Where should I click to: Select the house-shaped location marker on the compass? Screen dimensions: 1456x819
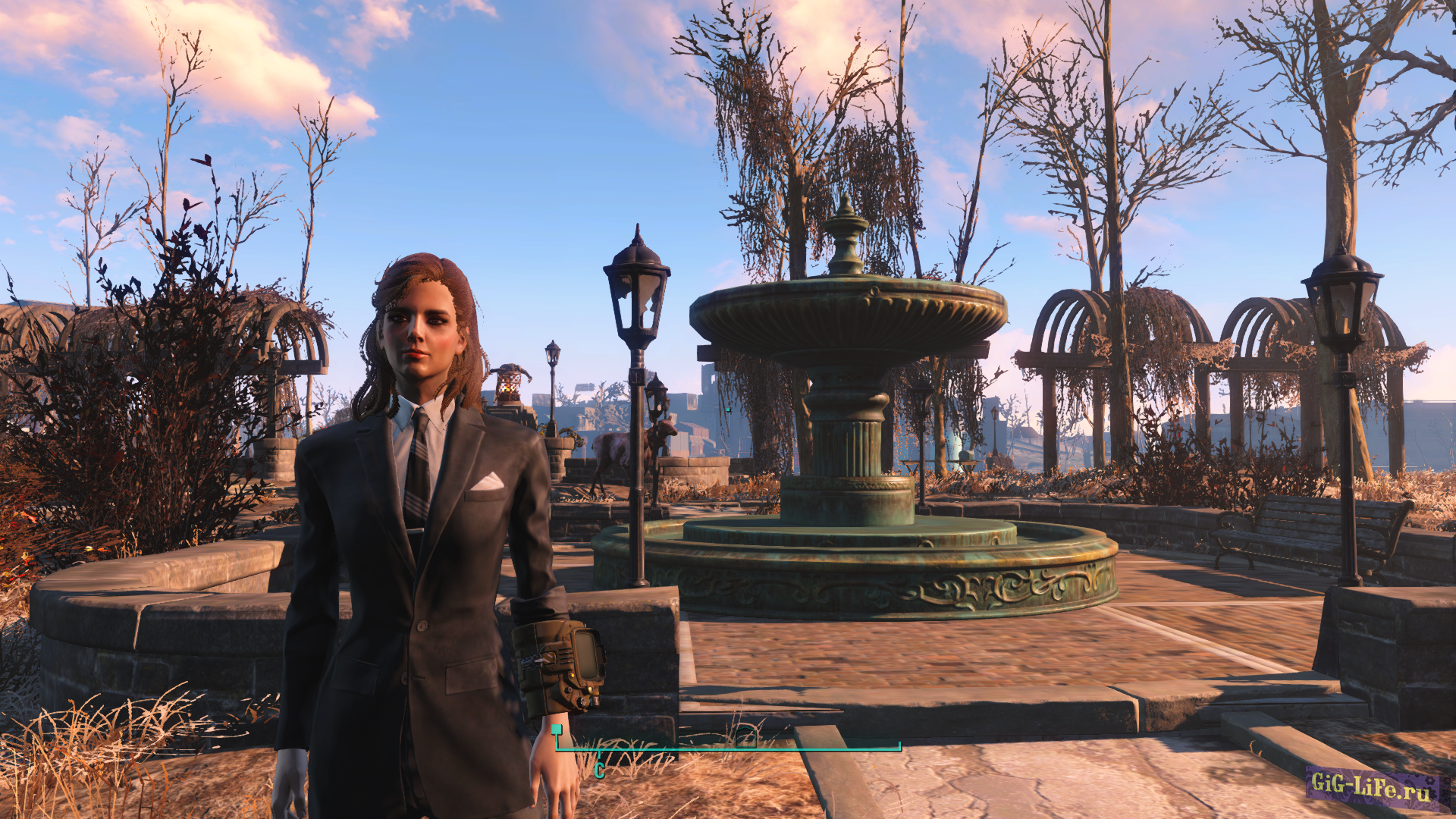click(x=746, y=736)
